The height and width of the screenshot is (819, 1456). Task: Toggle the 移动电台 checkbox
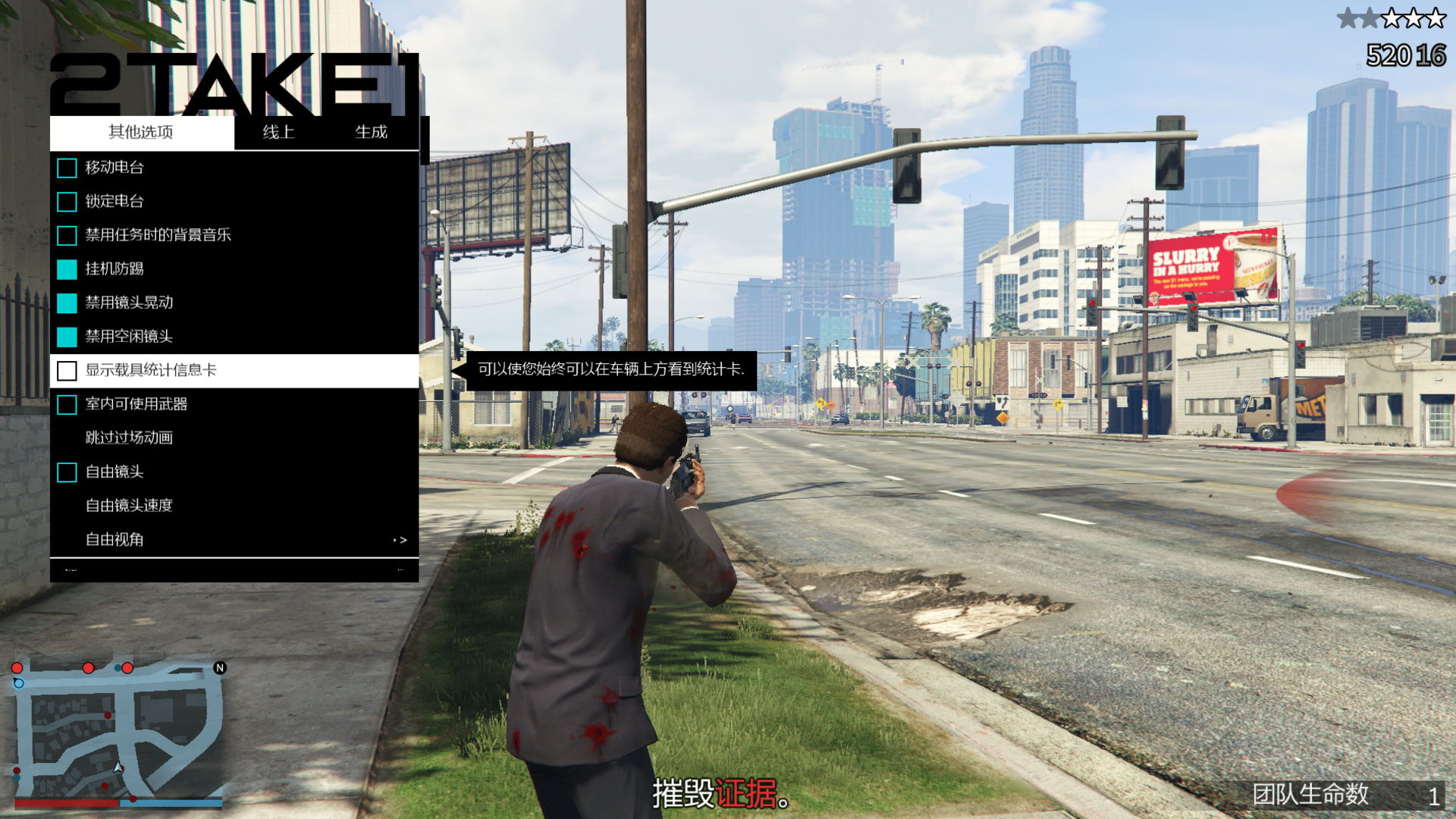click(67, 168)
